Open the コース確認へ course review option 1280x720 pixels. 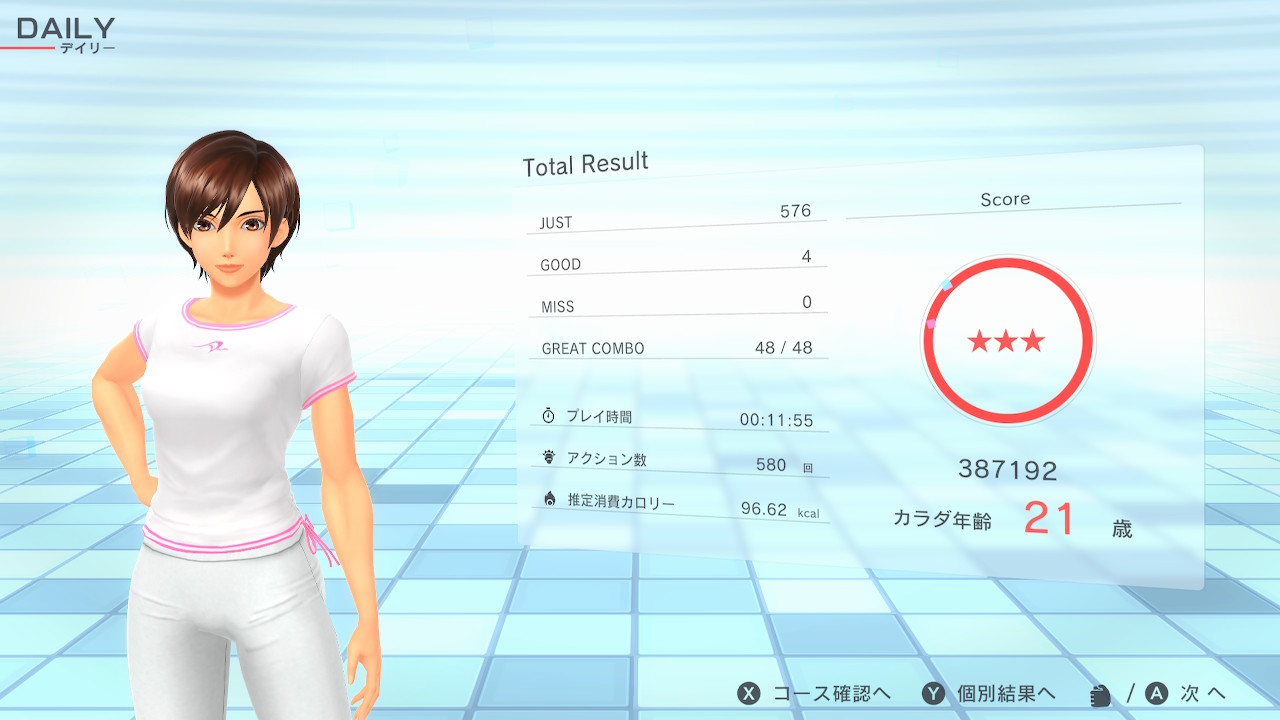click(814, 694)
